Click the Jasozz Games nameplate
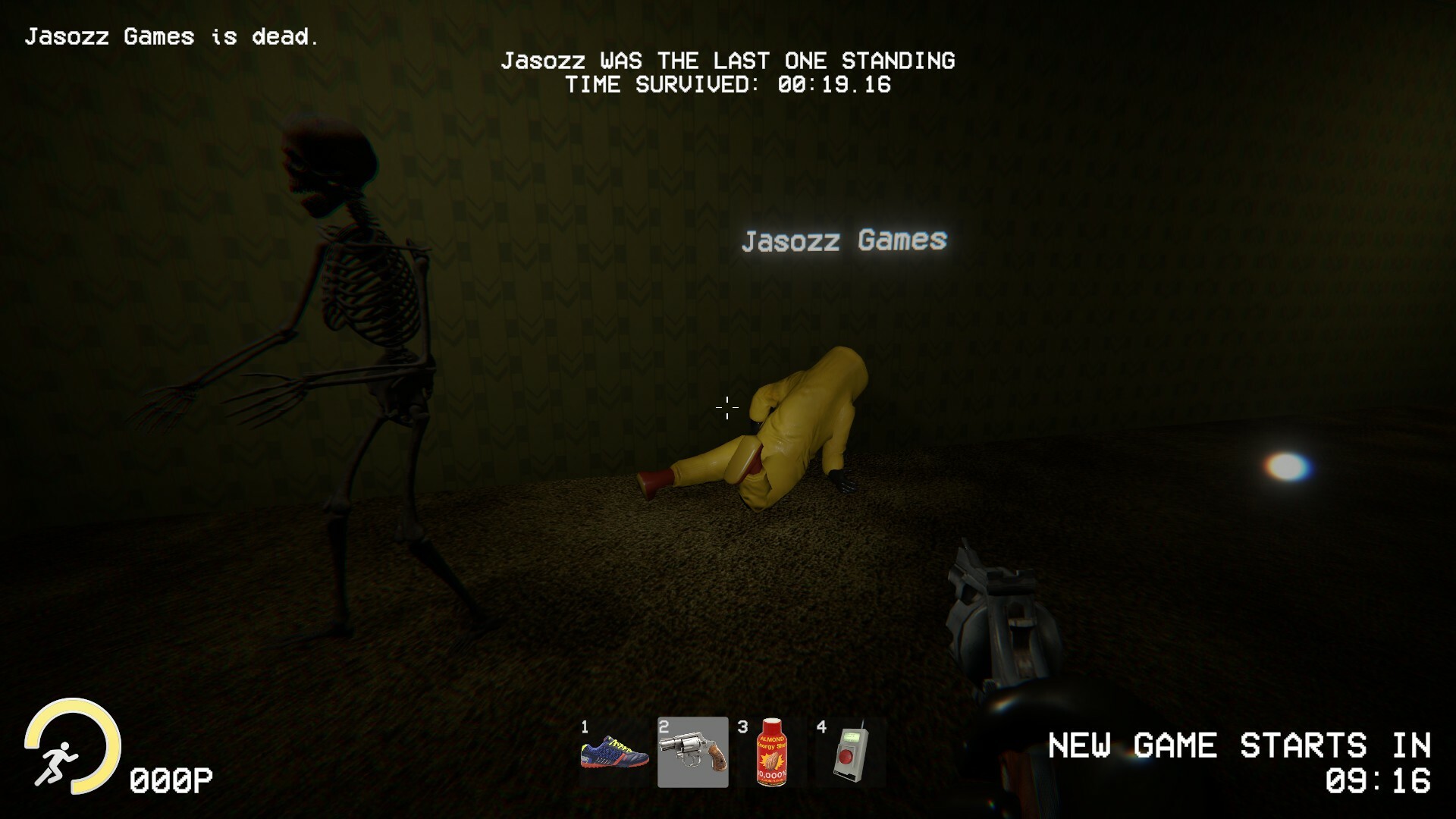 point(844,241)
